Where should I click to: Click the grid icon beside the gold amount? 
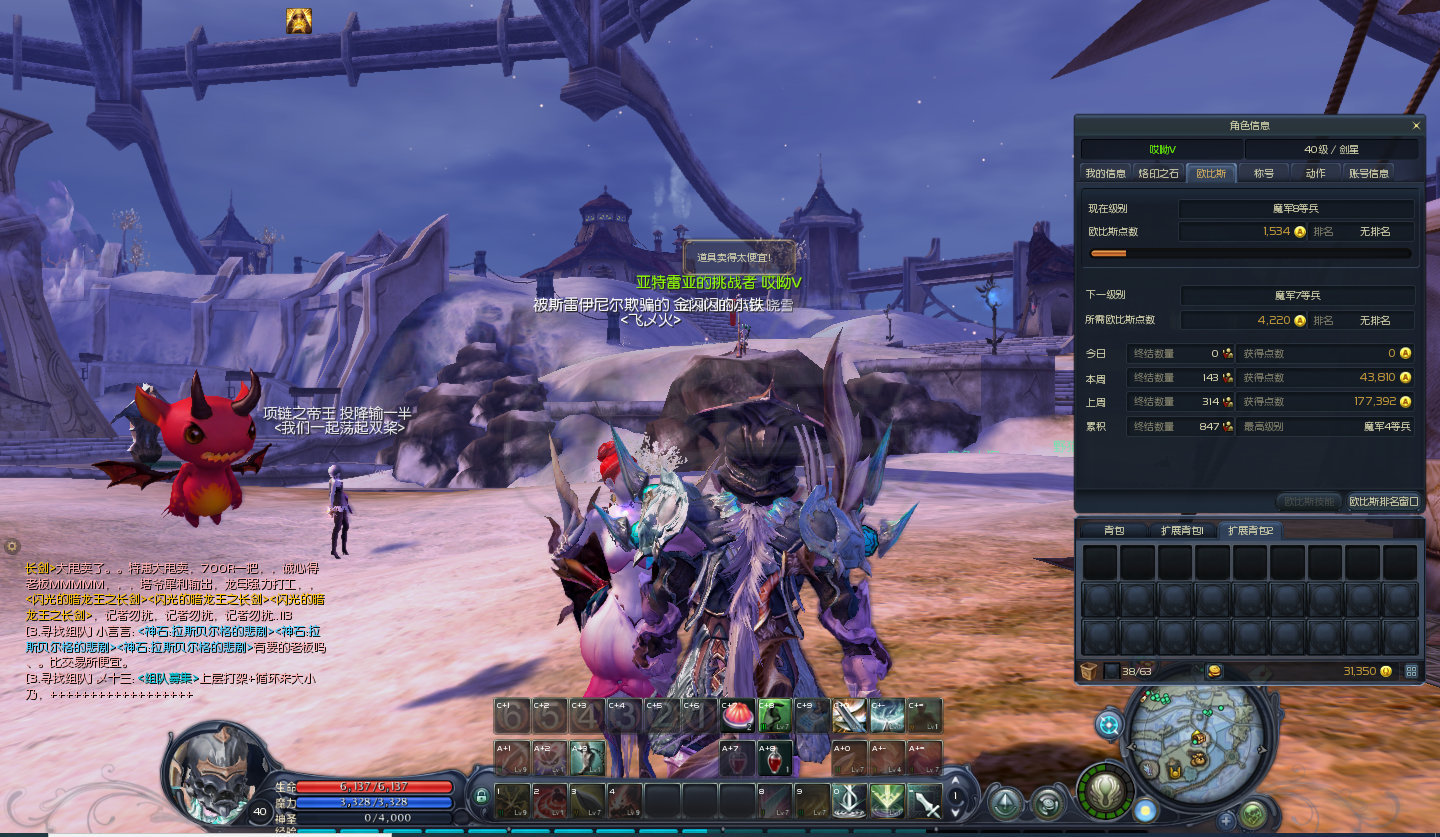[x=1411, y=671]
